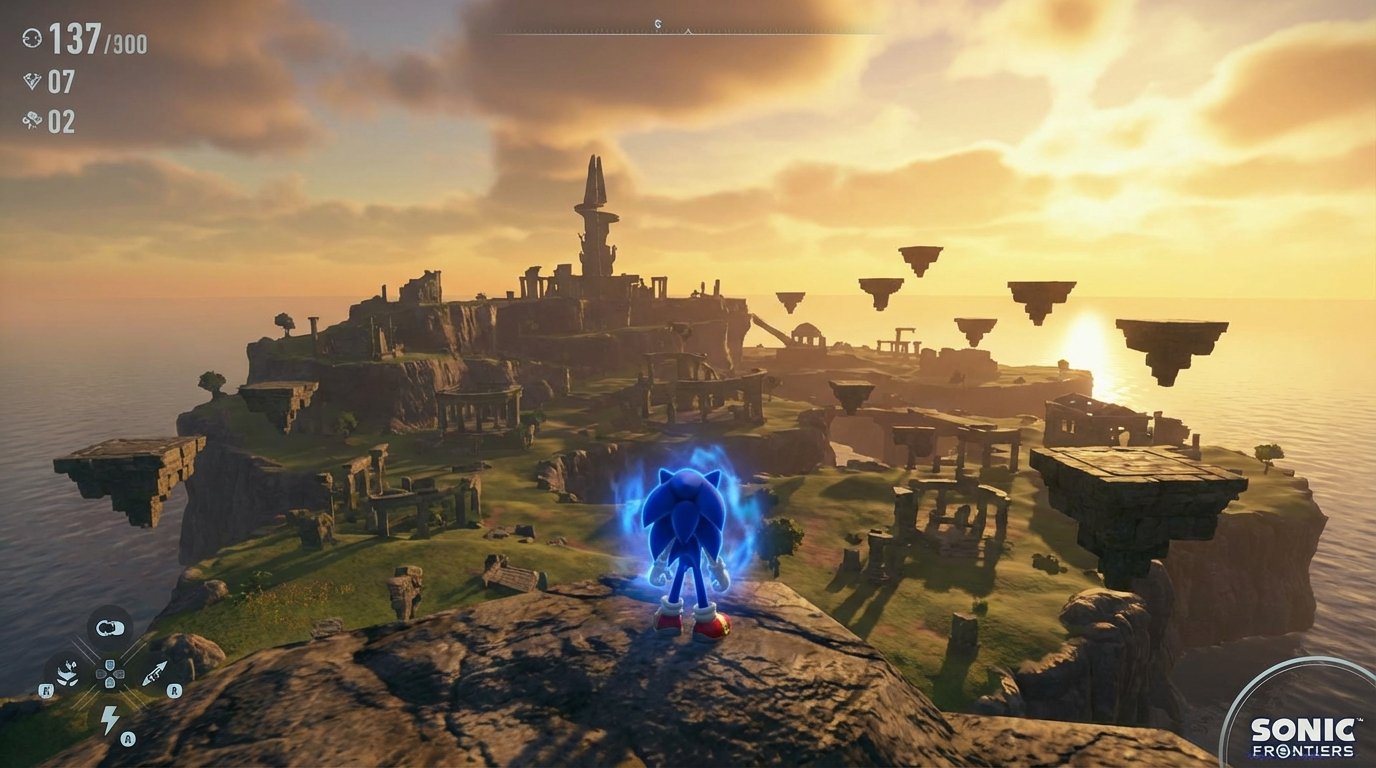
Task: Select the boost shoe icon in the skill wheel
Action: 110,626
